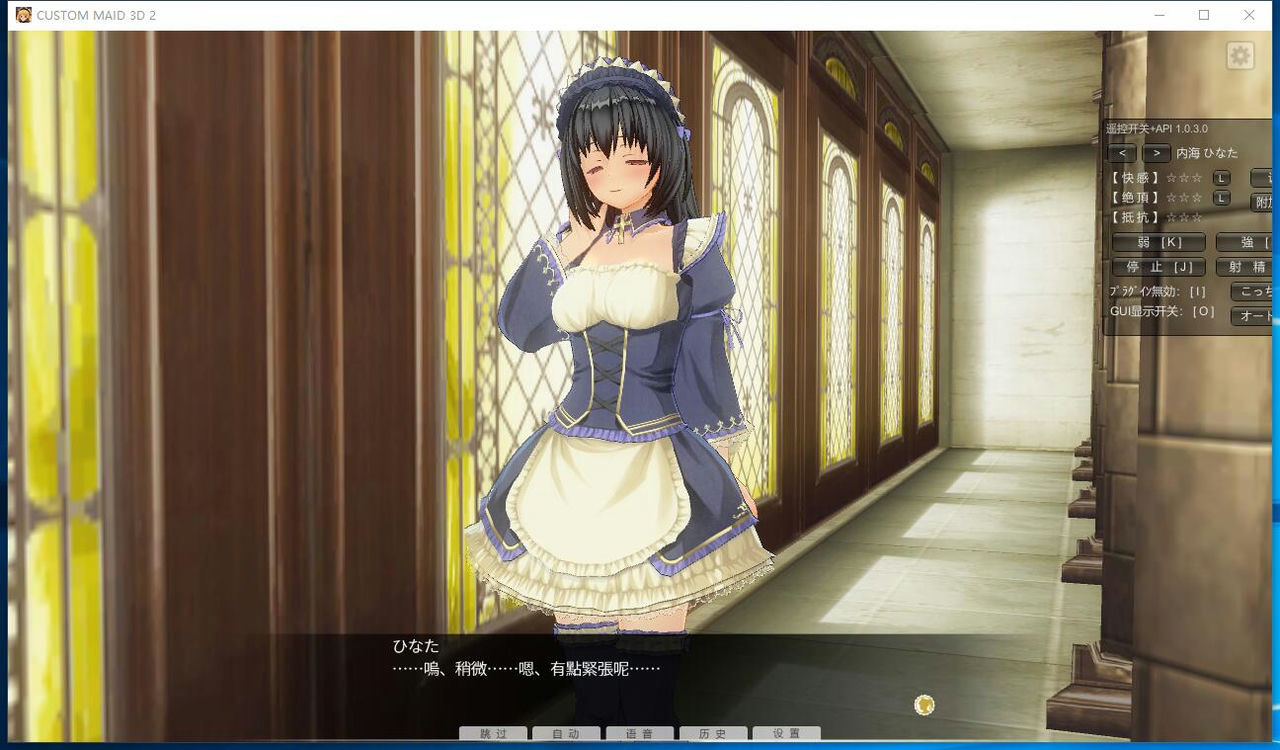The width and height of the screenshot is (1280, 750).
Task: Click > to switch to next maid
Action: point(1156,153)
